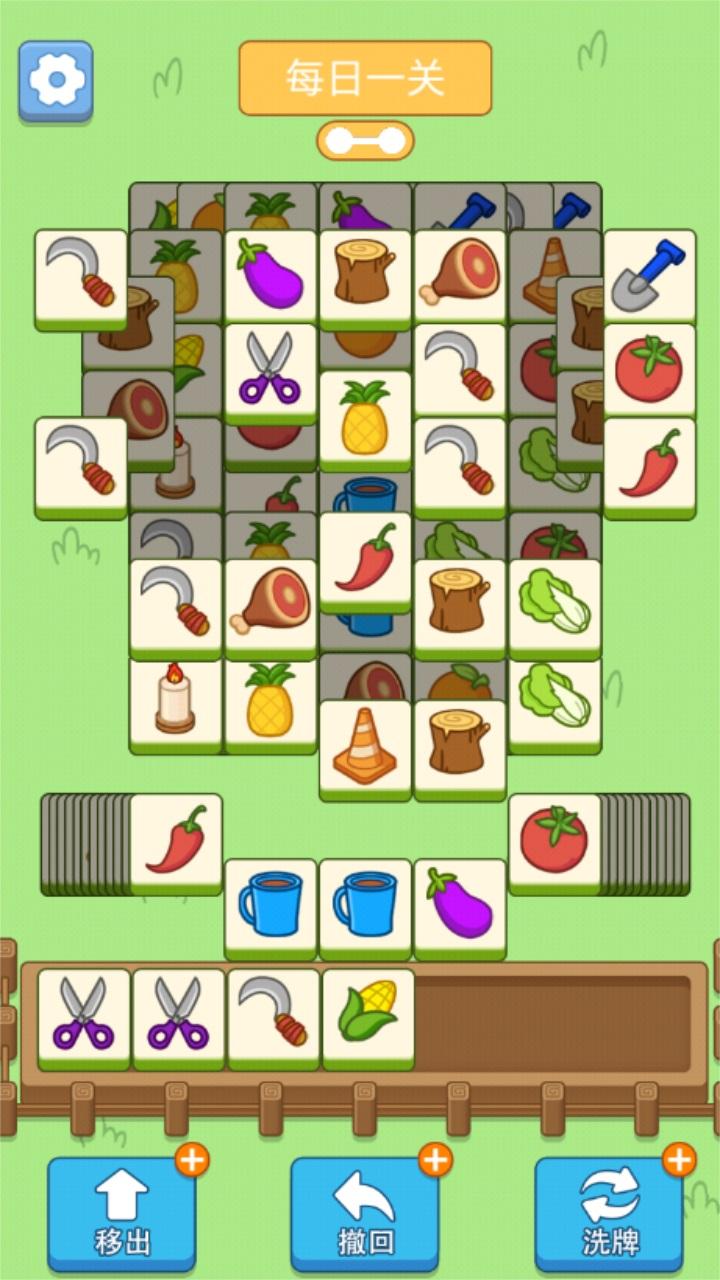Select the uncovered blue shovel tile
720x1280 pixels.
pyautogui.click(x=649, y=275)
